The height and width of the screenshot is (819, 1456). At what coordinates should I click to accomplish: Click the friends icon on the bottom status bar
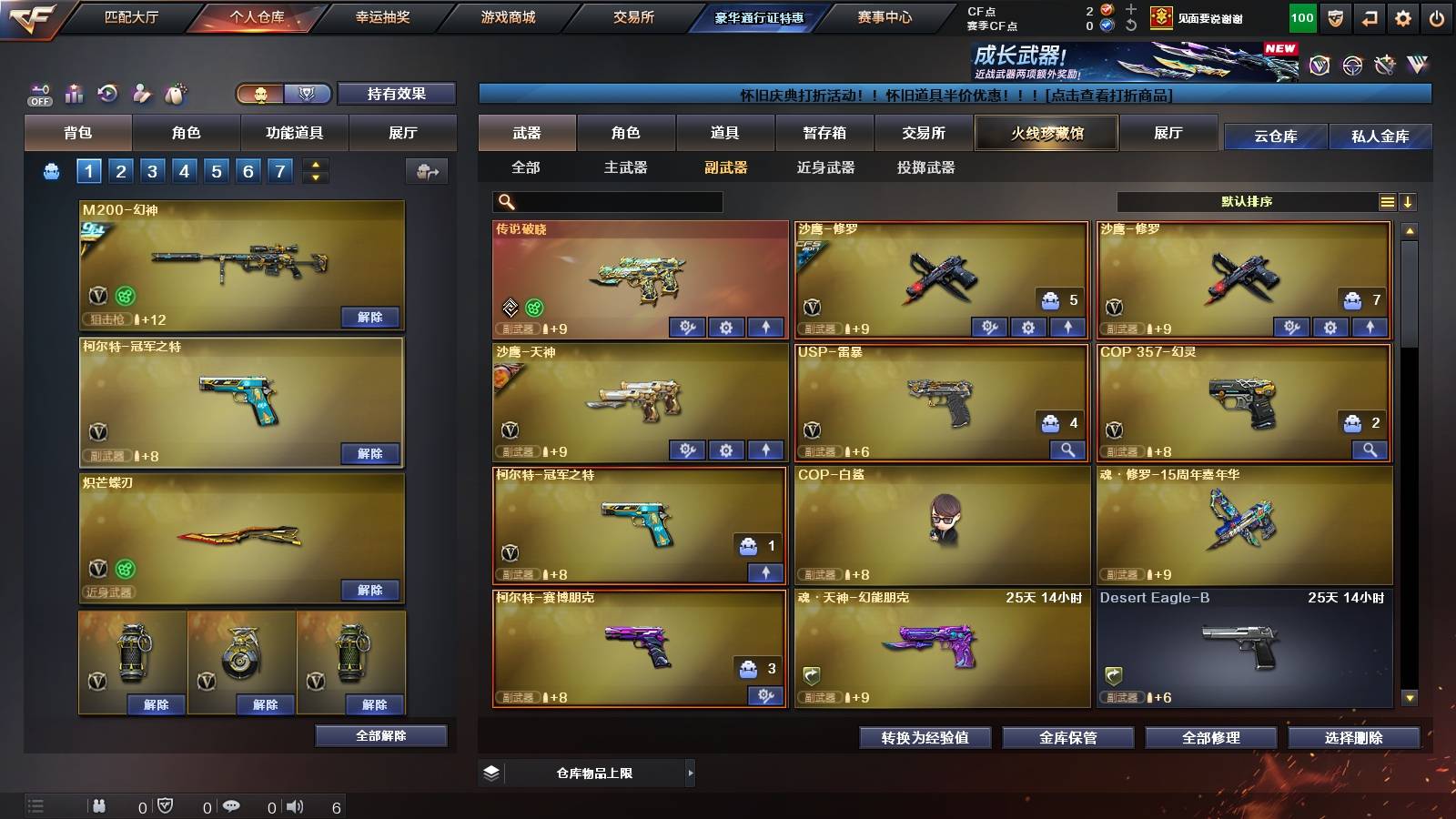point(98,806)
